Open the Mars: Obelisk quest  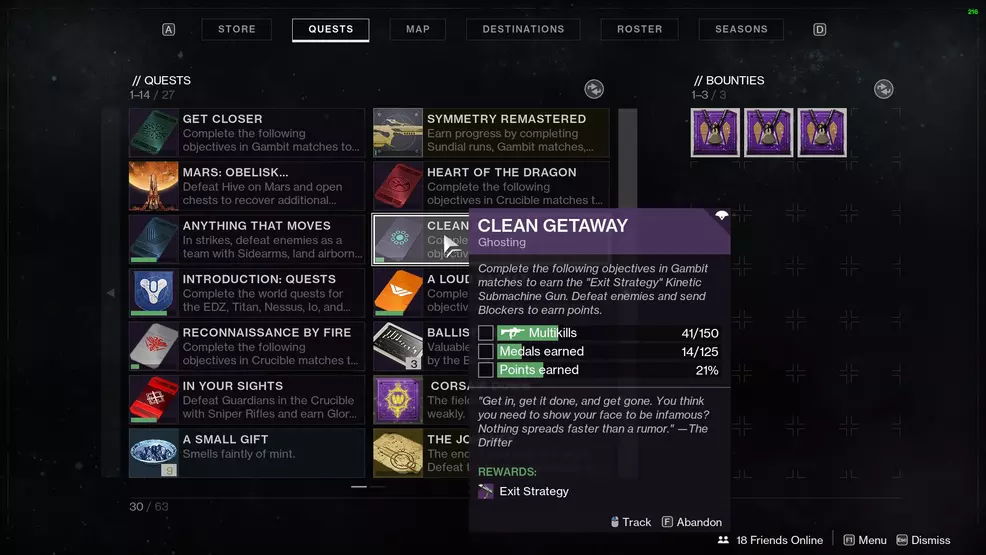pos(247,186)
